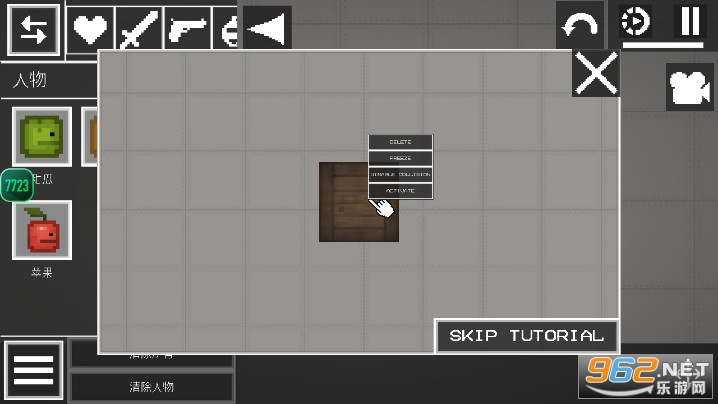718x404 pixels.
Task: Choose the green melon character
Action: click(42, 136)
